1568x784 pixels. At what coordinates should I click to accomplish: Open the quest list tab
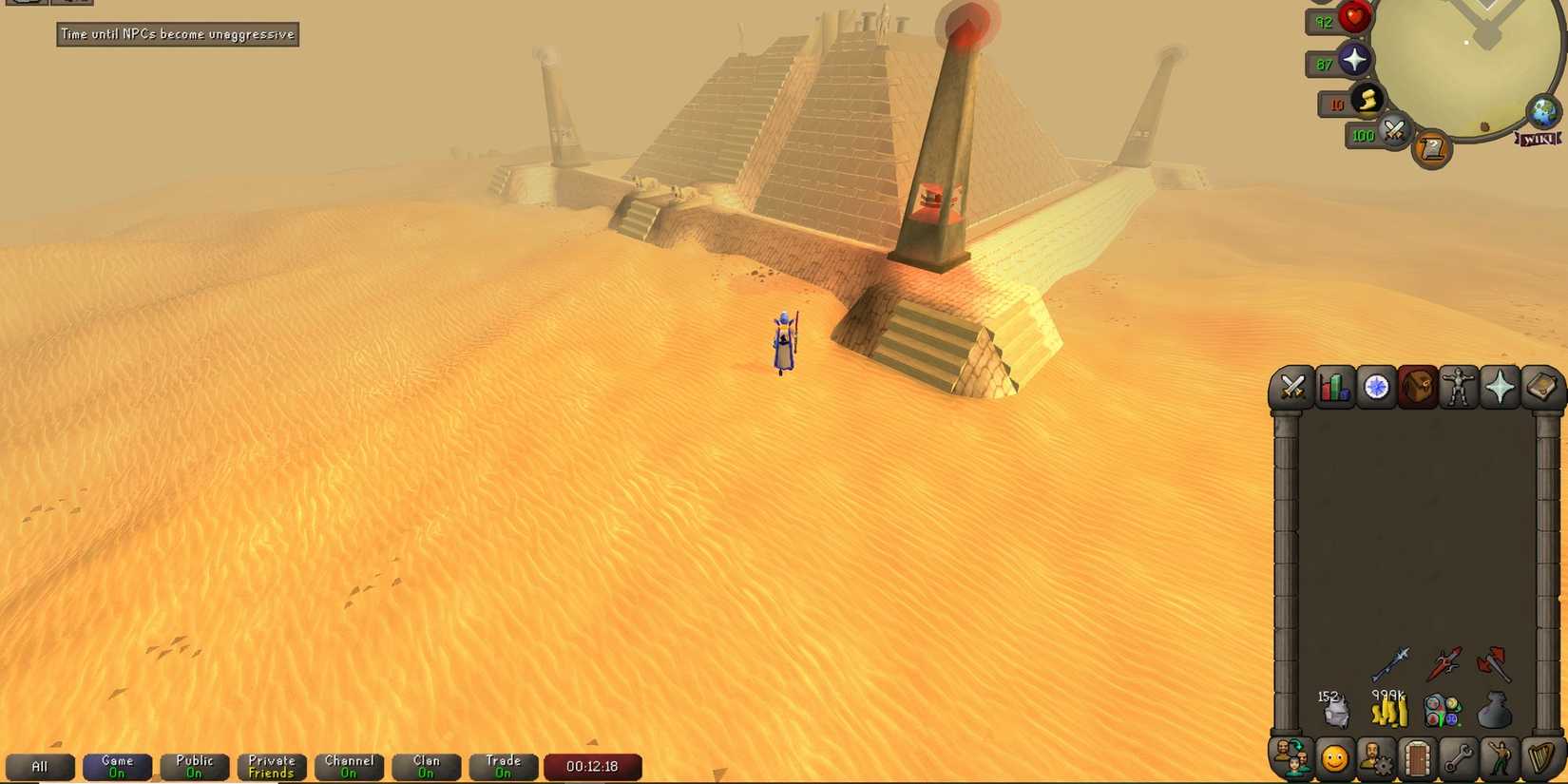click(x=1376, y=388)
